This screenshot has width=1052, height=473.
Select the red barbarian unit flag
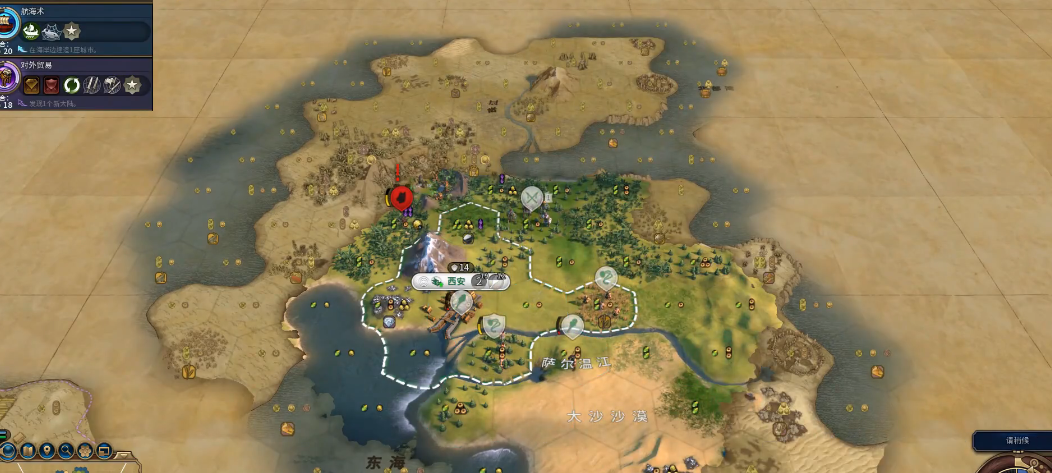click(402, 197)
